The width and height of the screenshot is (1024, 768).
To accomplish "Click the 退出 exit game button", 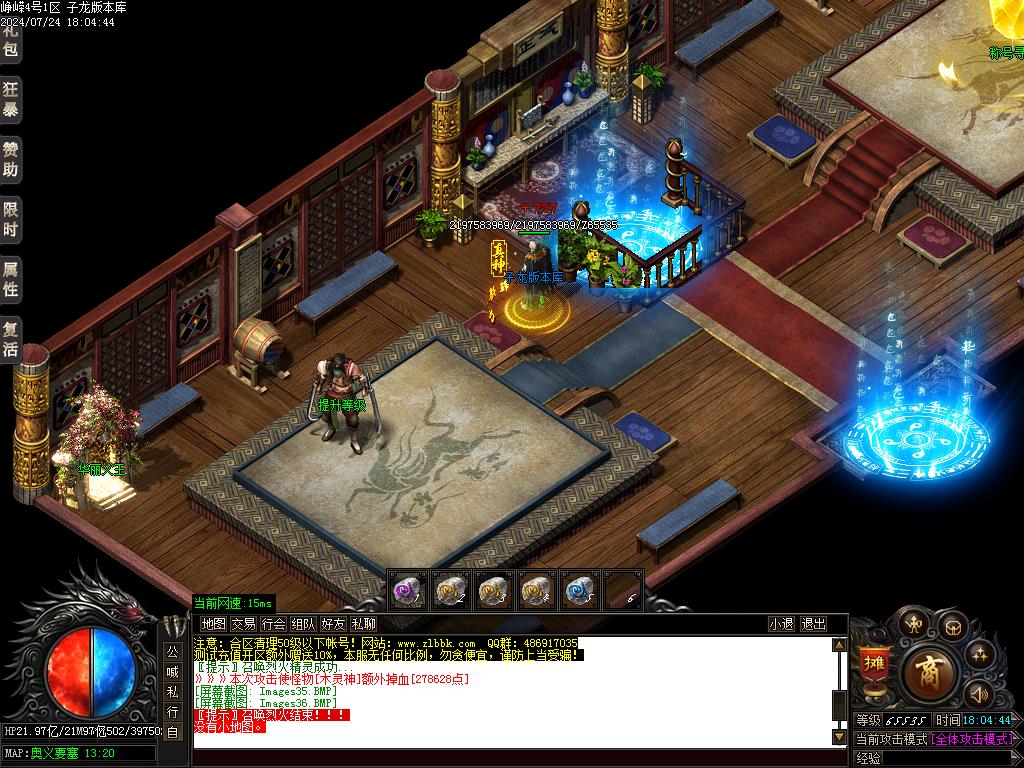I will coord(813,624).
